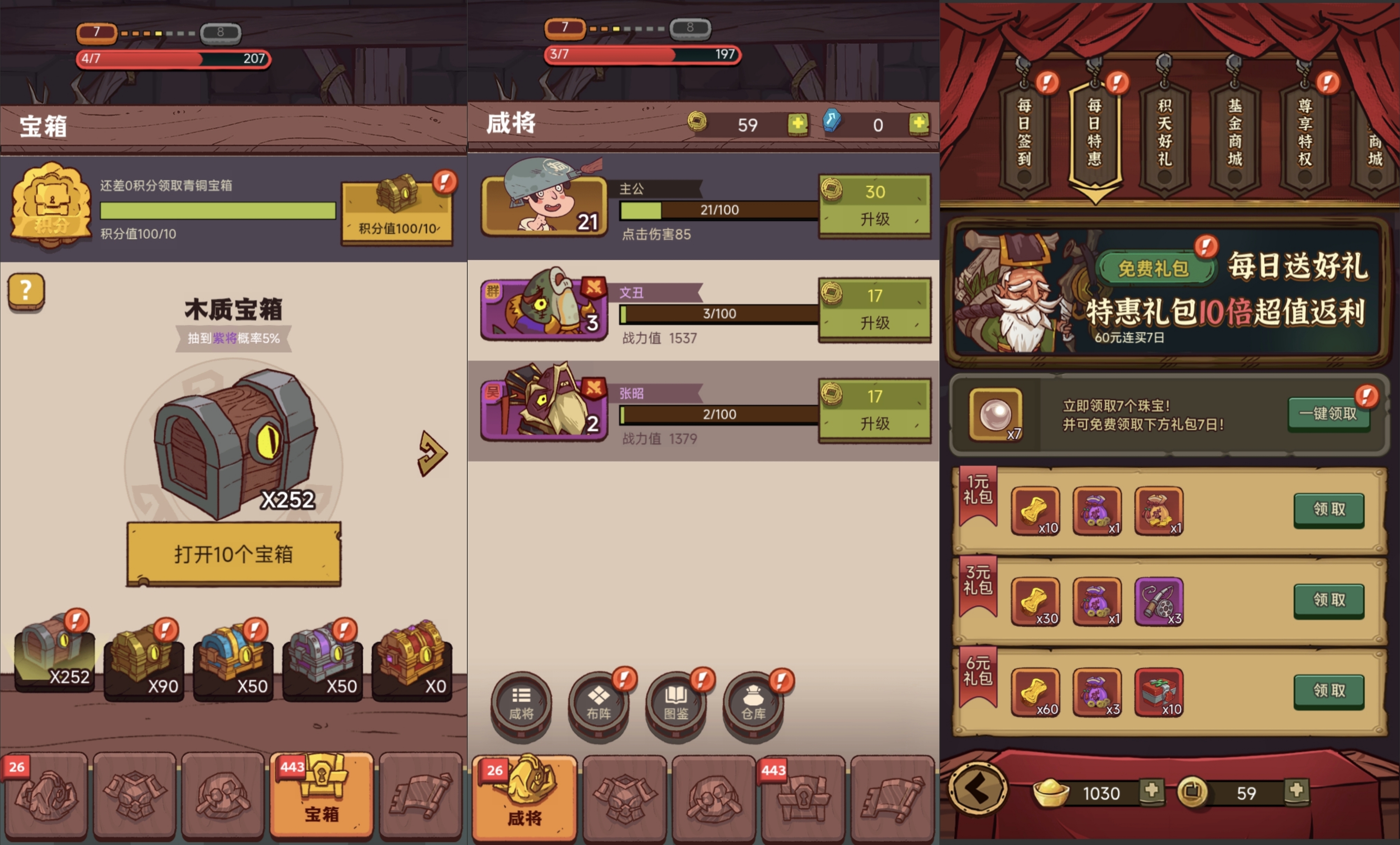Select the 免费礼包 green button
1400x845 pixels.
(x=1154, y=268)
